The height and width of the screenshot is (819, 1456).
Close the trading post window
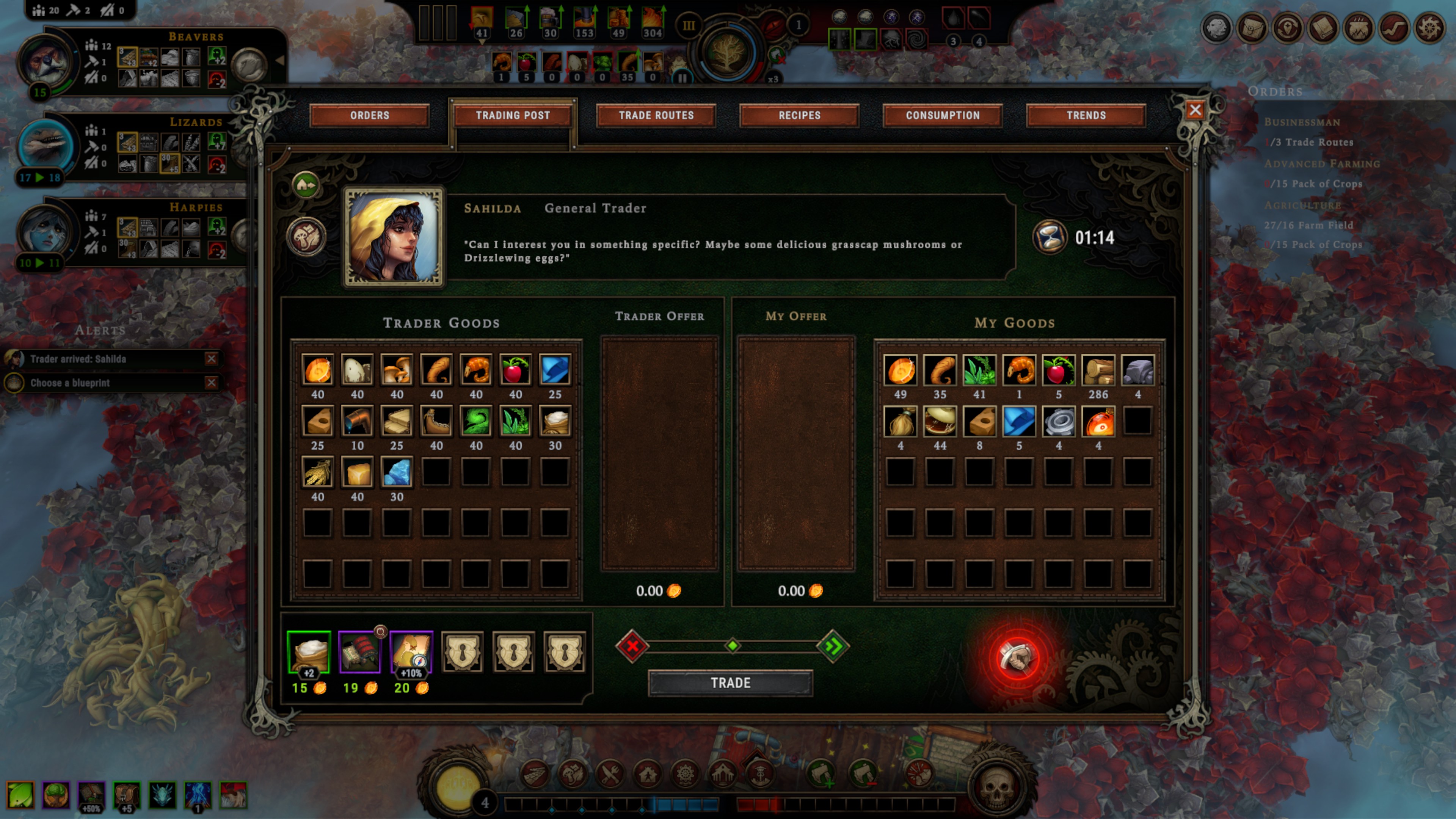(x=1194, y=110)
